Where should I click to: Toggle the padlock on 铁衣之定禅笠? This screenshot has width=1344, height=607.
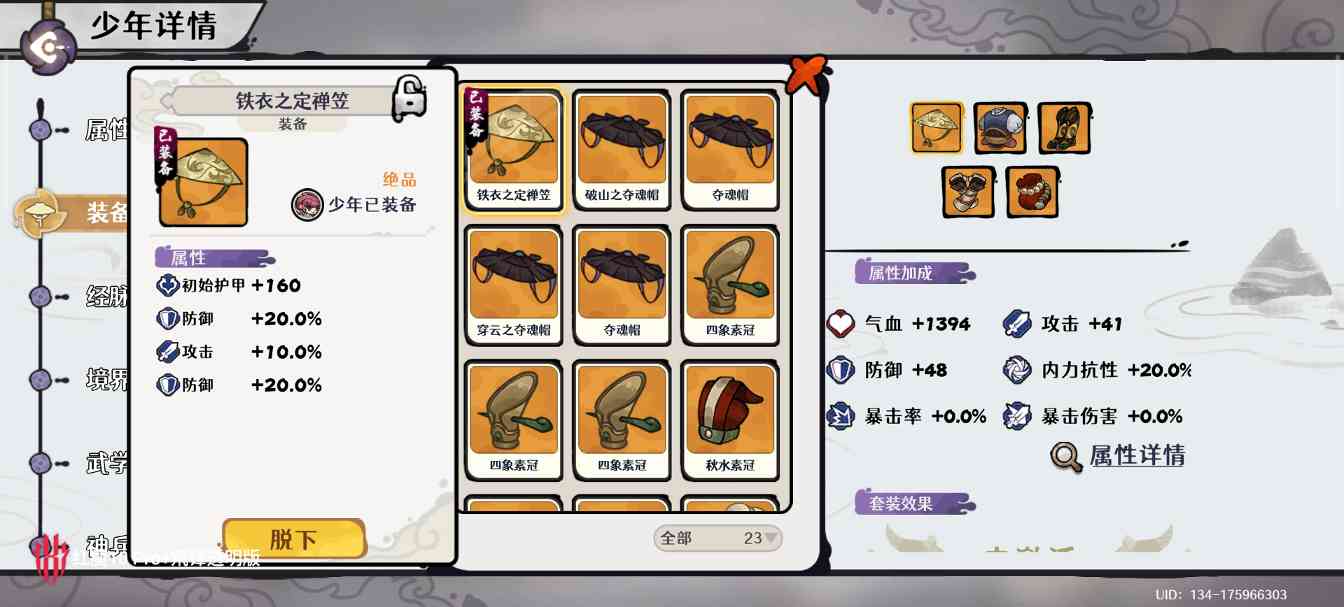point(409,98)
